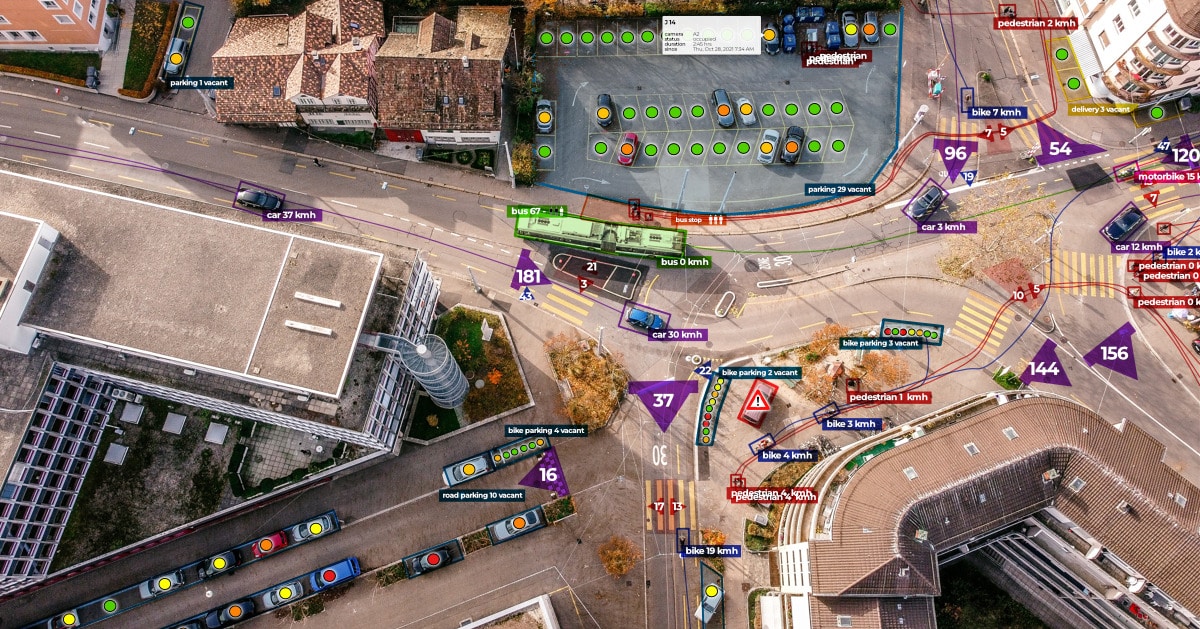Click the purple 16 count marker
This screenshot has width=1200, height=629.
coord(548,475)
